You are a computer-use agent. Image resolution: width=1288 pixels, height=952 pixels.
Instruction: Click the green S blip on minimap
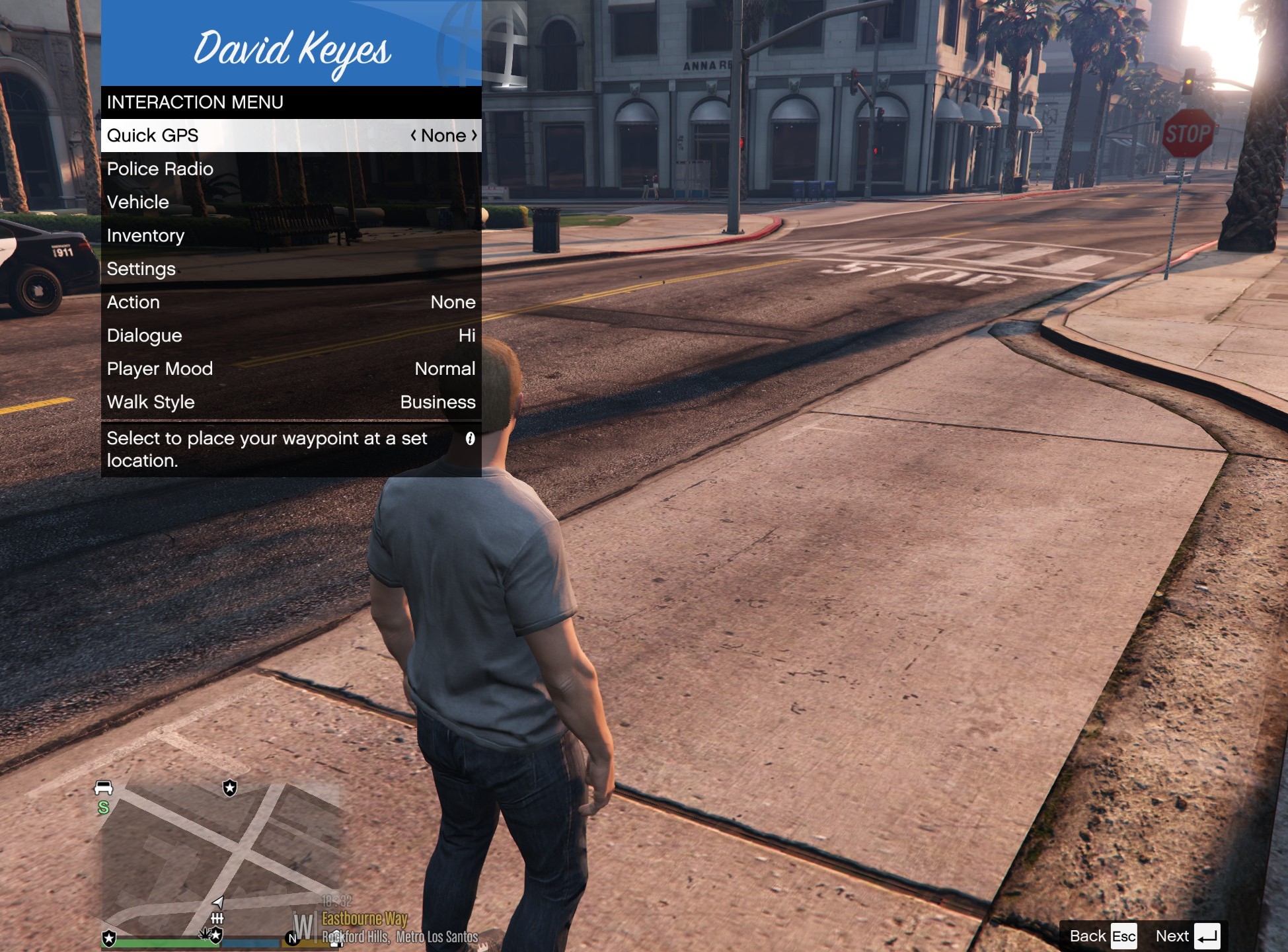(103, 807)
